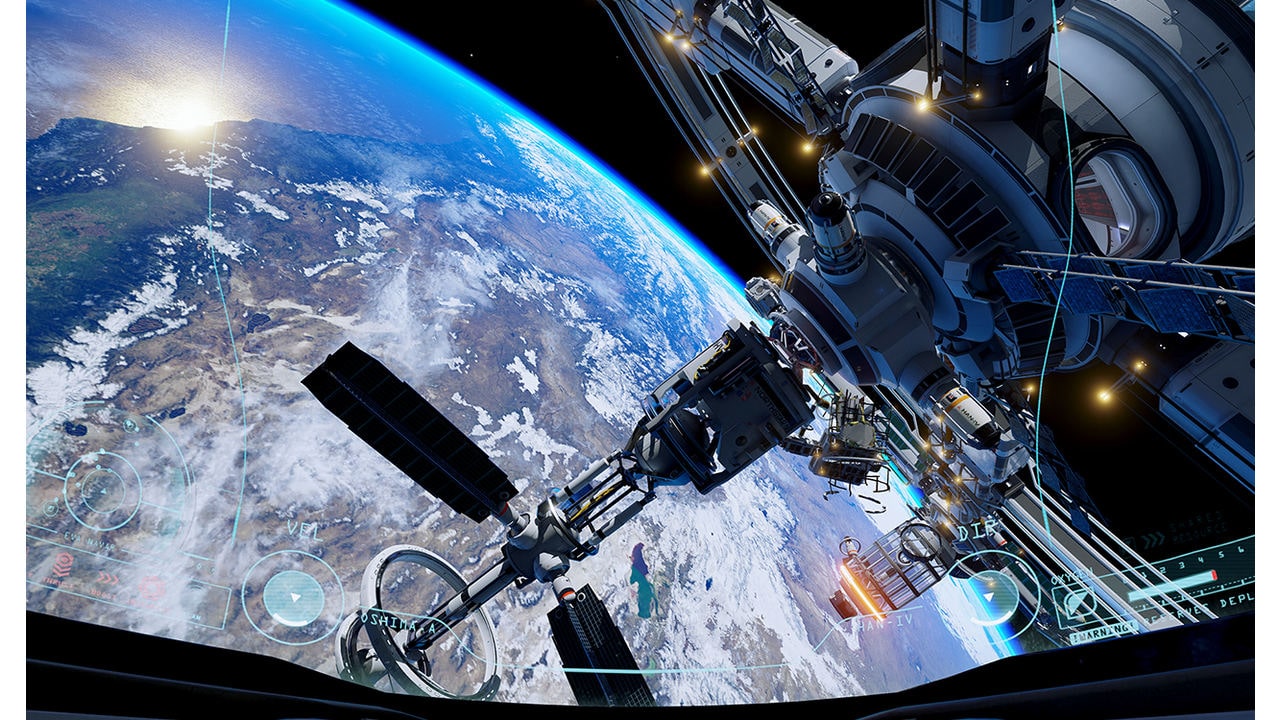The width and height of the screenshot is (1280, 720).
Task: Enable the circular target marker on the EVA NAV dial
Action: click(x=52, y=510)
